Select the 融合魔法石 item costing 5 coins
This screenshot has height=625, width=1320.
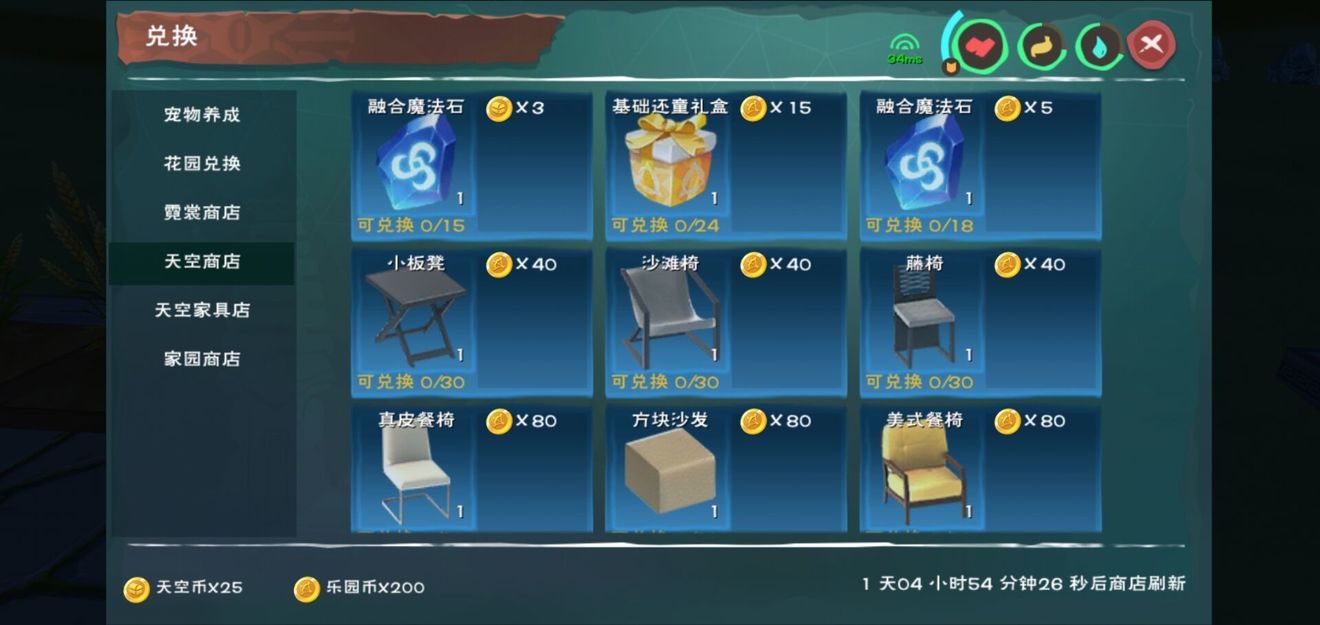(980, 165)
